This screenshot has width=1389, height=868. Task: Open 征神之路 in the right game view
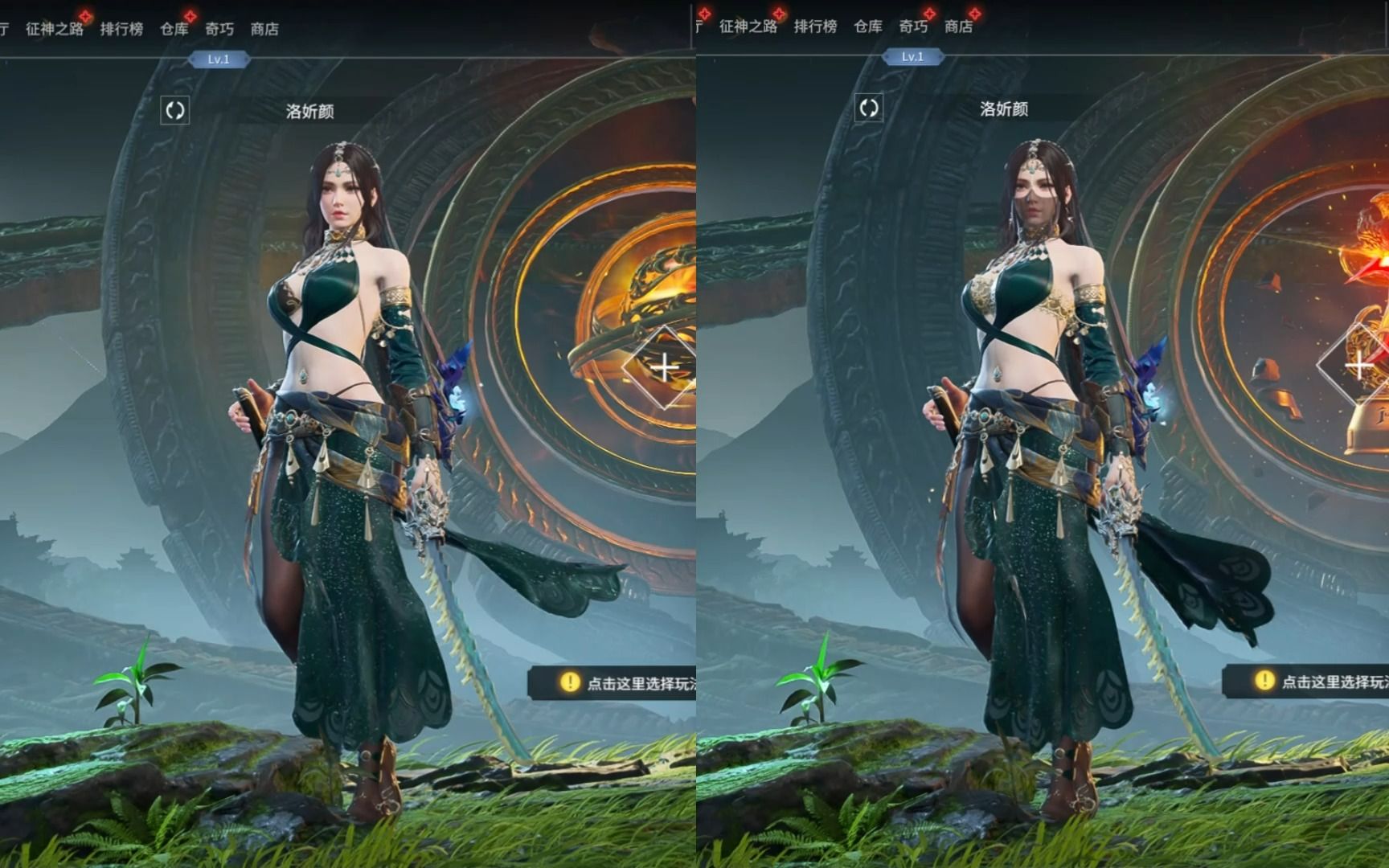coord(748,27)
